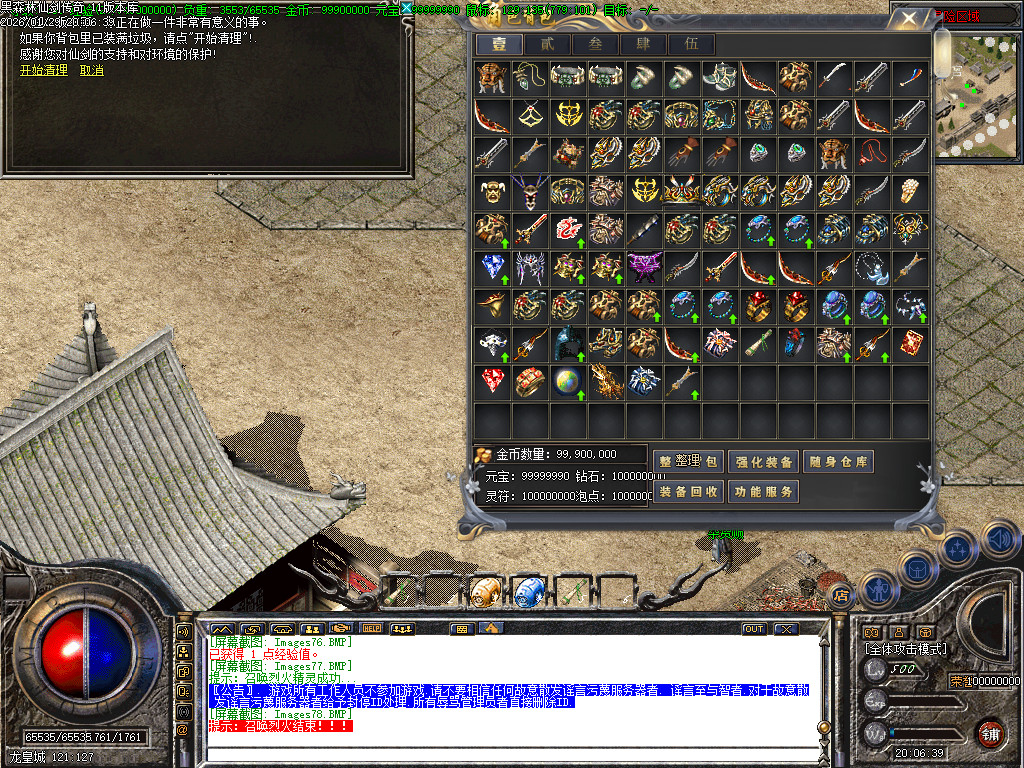Image resolution: width=1024 pixels, height=768 pixels.
Task: Switch to bag page 伍
Action: (x=691, y=44)
